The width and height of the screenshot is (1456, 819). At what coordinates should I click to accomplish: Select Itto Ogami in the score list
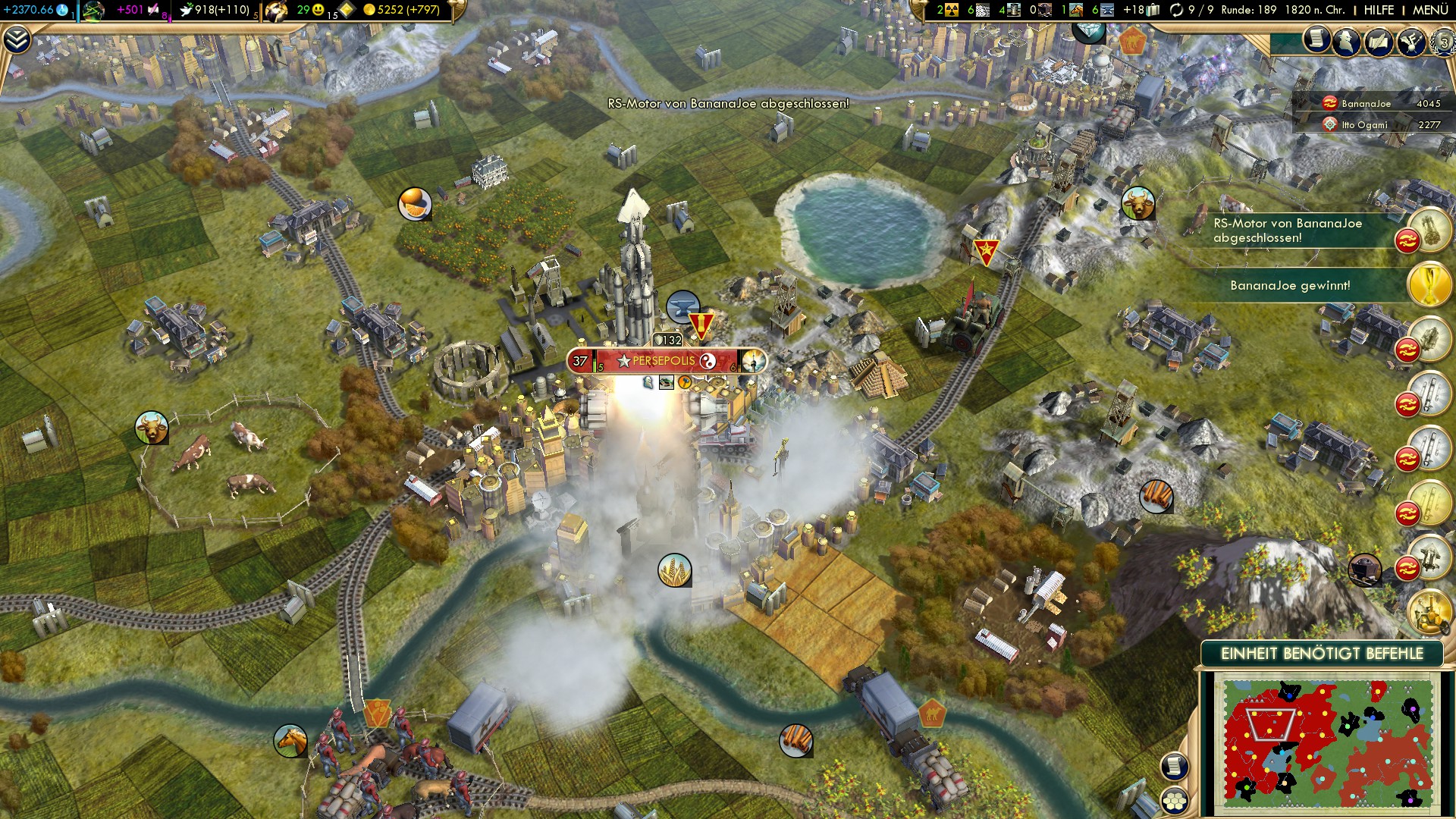[x=1364, y=125]
